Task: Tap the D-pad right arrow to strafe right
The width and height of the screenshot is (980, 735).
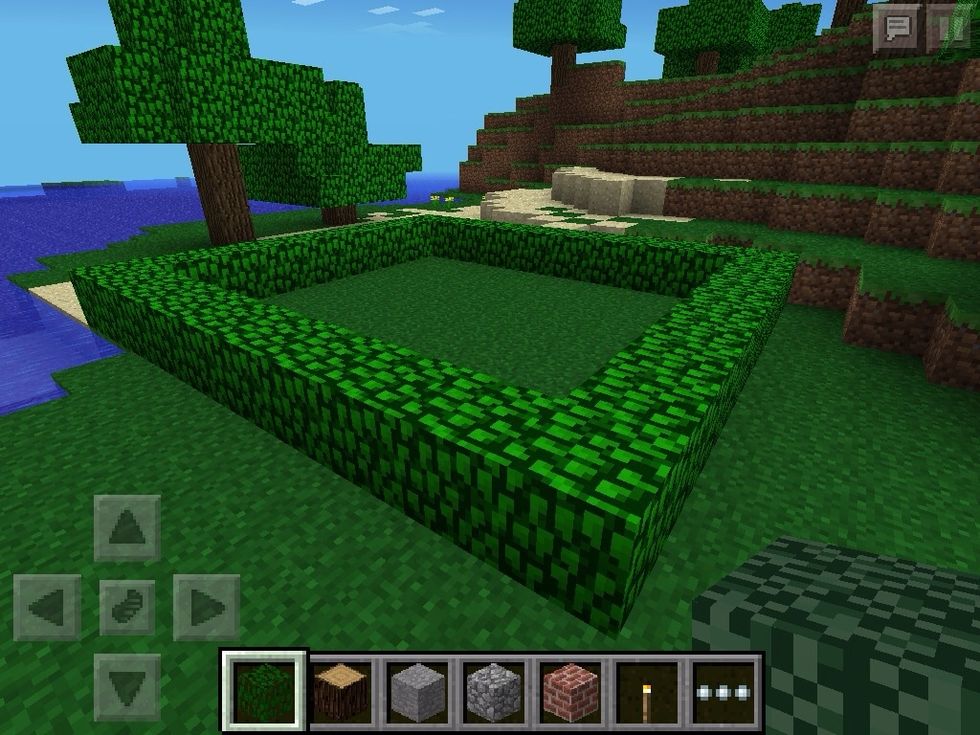Action: coord(206,607)
